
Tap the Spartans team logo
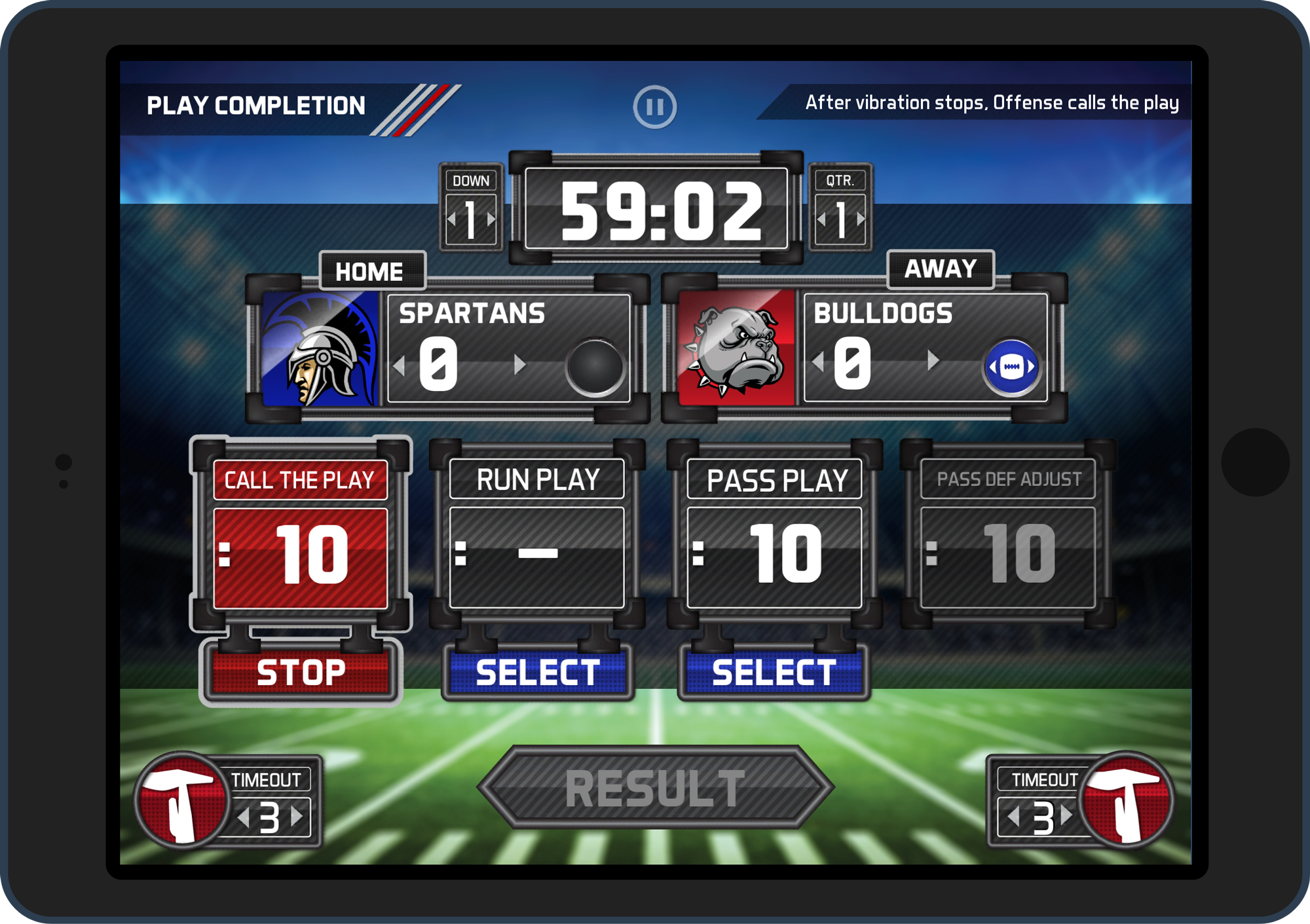click(x=320, y=348)
